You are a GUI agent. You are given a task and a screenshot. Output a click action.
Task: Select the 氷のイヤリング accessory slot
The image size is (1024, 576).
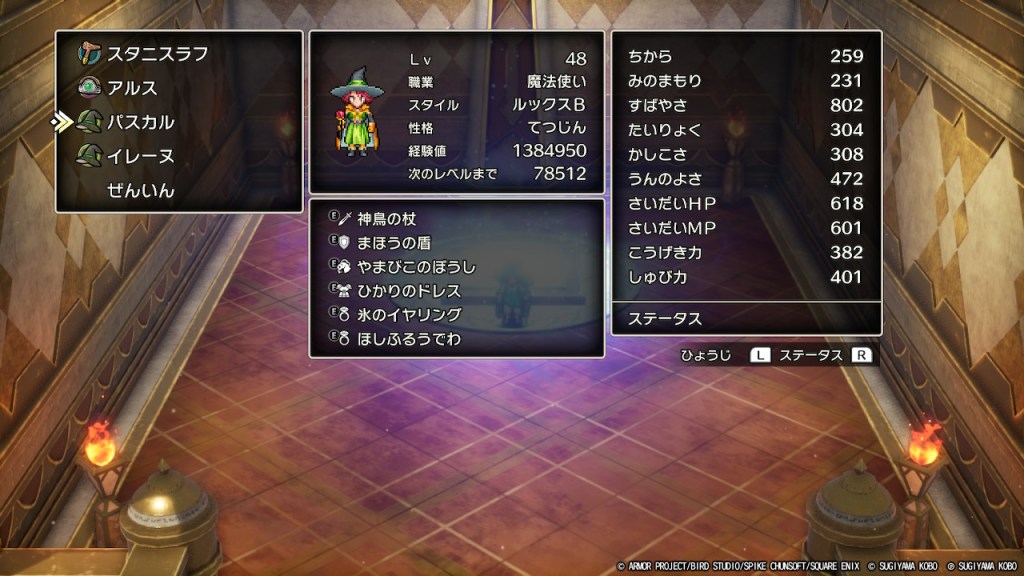[x=408, y=314]
